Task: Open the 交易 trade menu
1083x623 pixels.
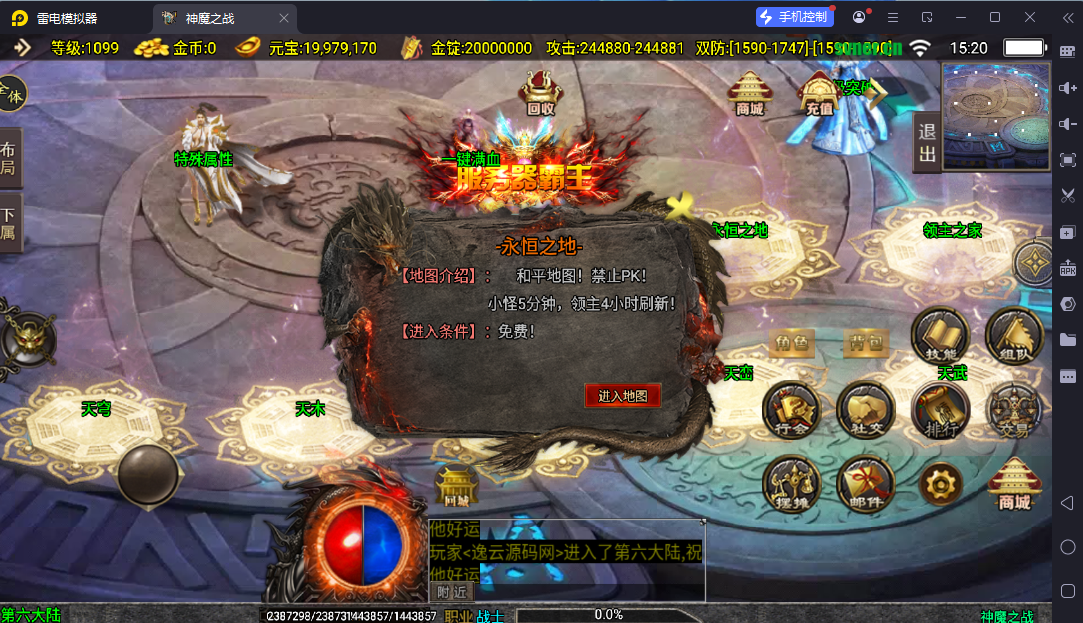Action: (x=1014, y=410)
